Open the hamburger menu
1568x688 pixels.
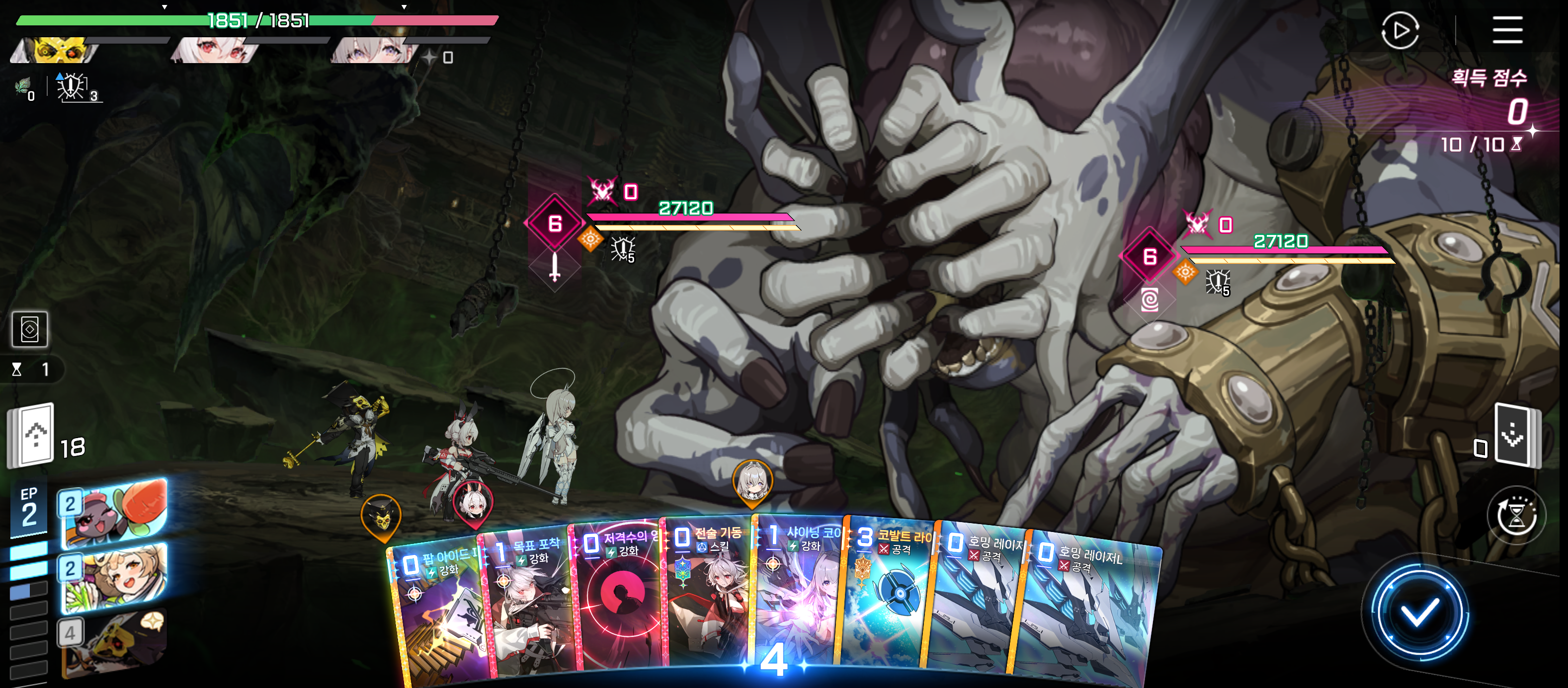click(1506, 30)
